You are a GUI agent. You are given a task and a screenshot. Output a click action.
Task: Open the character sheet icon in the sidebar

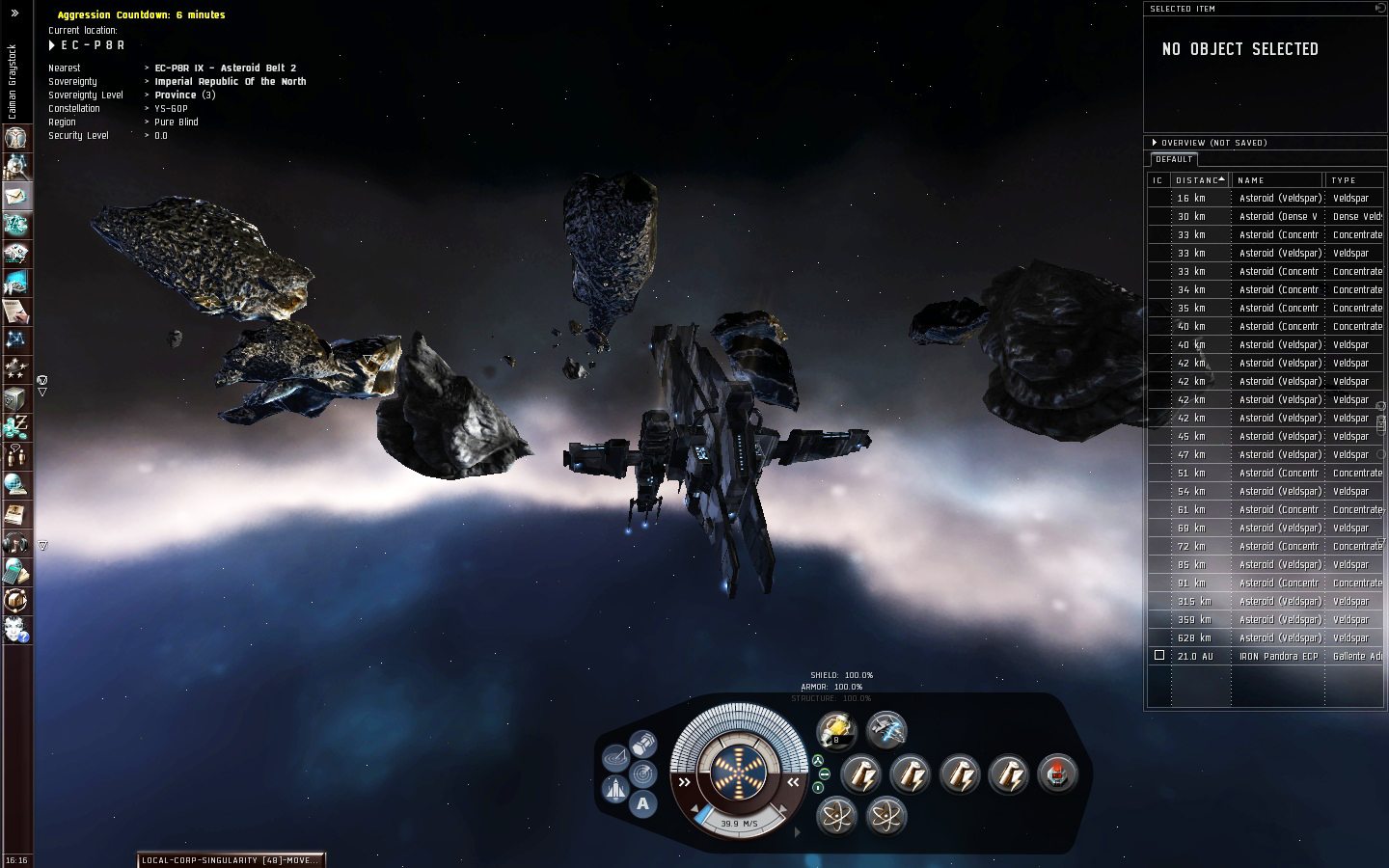click(x=16, y=138)
